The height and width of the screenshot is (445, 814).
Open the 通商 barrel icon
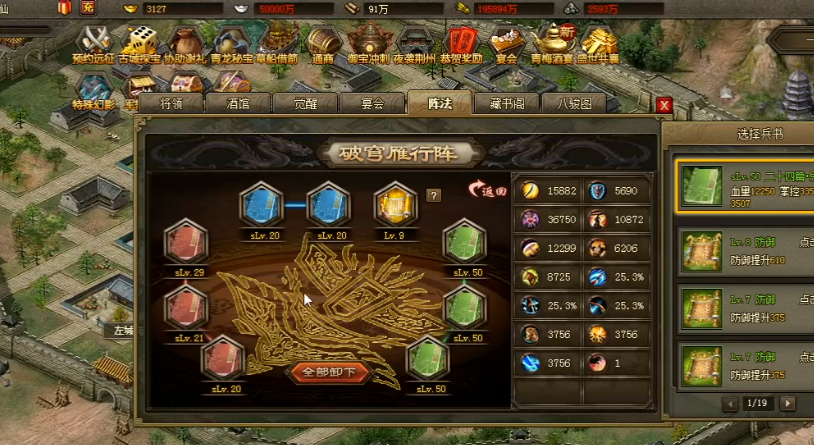(322, 42)
